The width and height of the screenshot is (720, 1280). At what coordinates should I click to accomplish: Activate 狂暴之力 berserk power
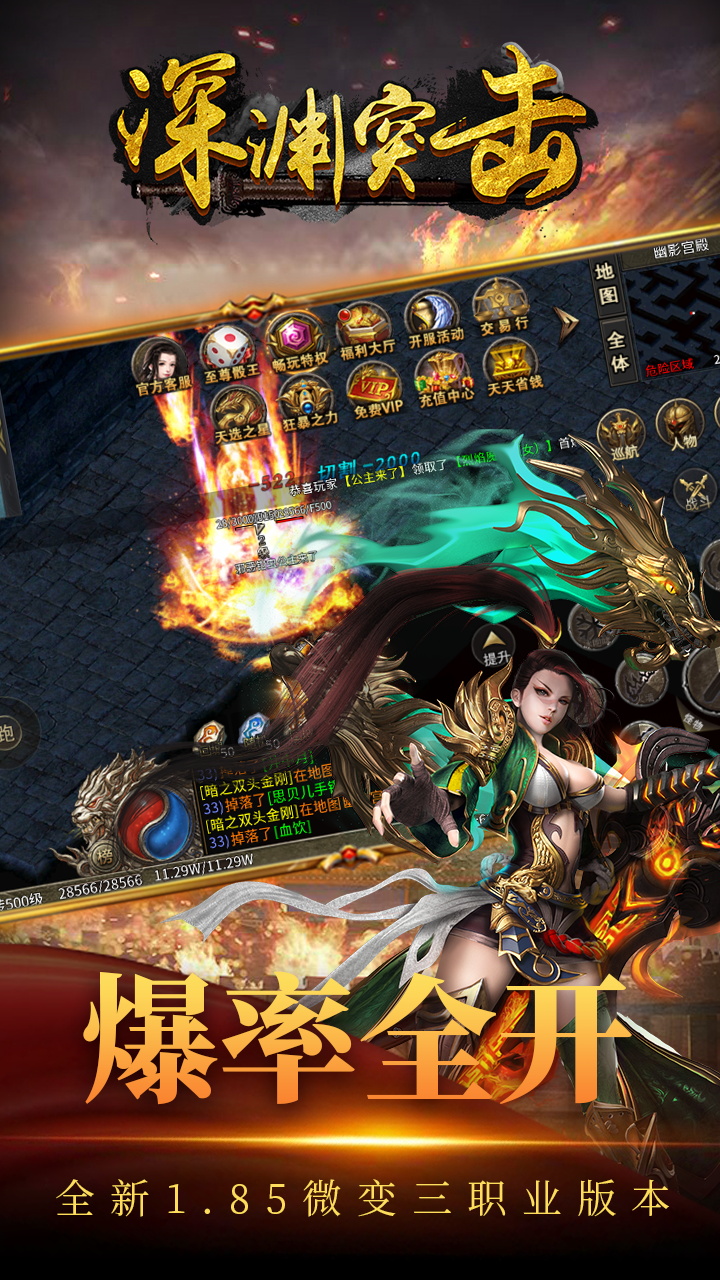tap(307, 402)
